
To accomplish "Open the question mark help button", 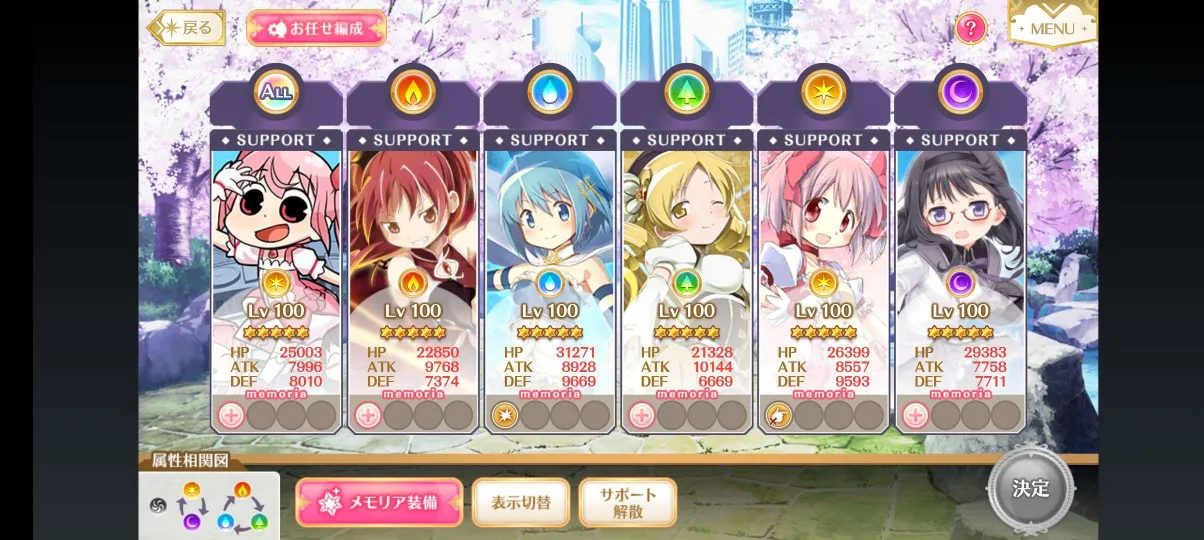I will click(970, 28).
